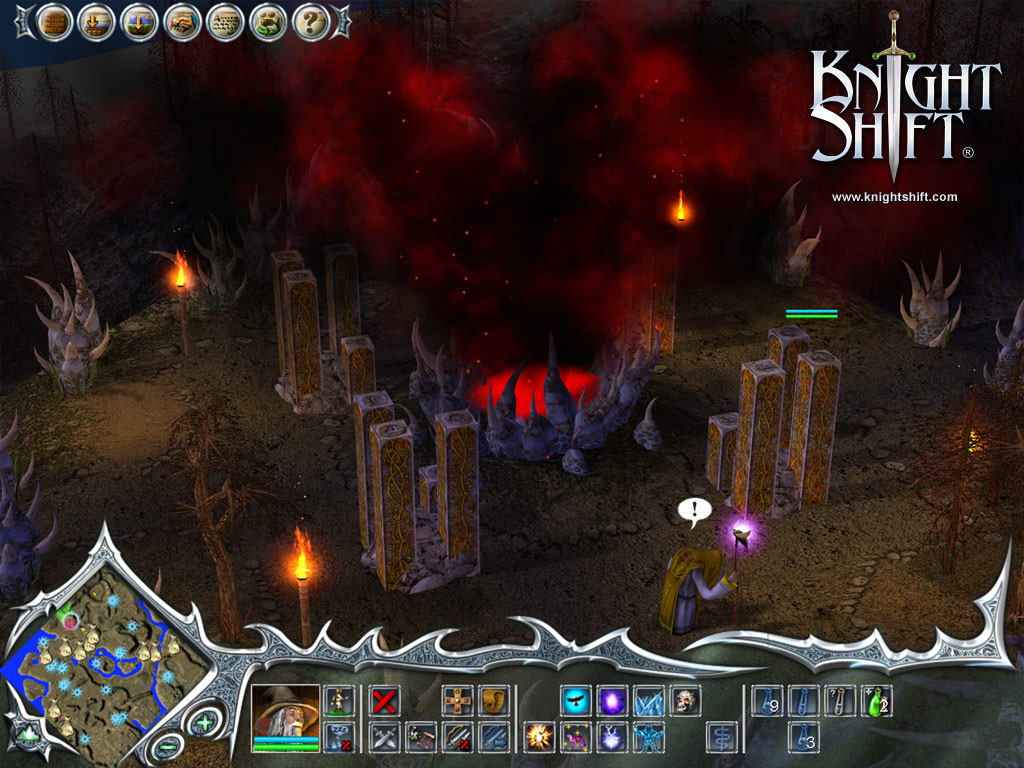Click the red X cancel command

coord(384,700)
